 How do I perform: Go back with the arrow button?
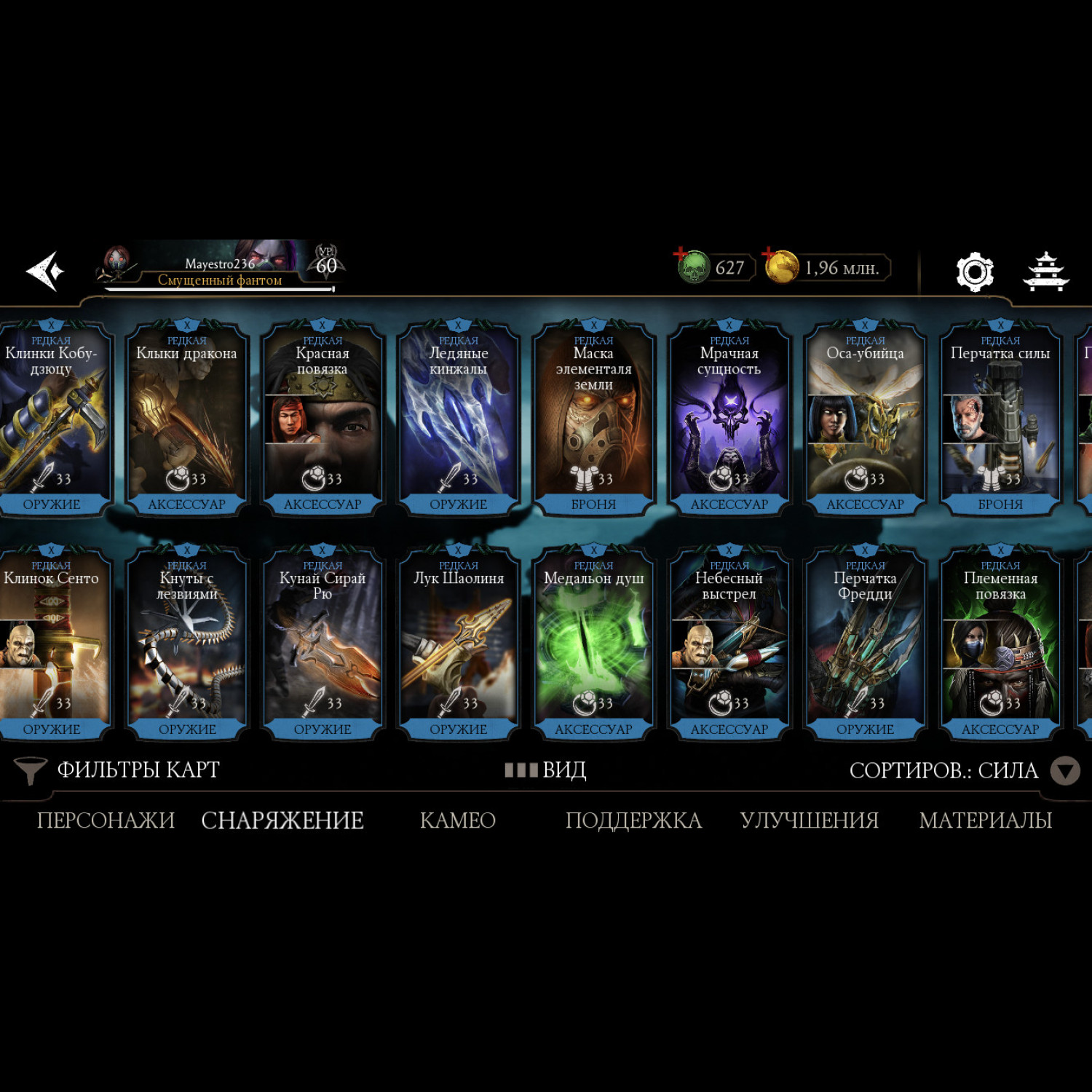45,272
